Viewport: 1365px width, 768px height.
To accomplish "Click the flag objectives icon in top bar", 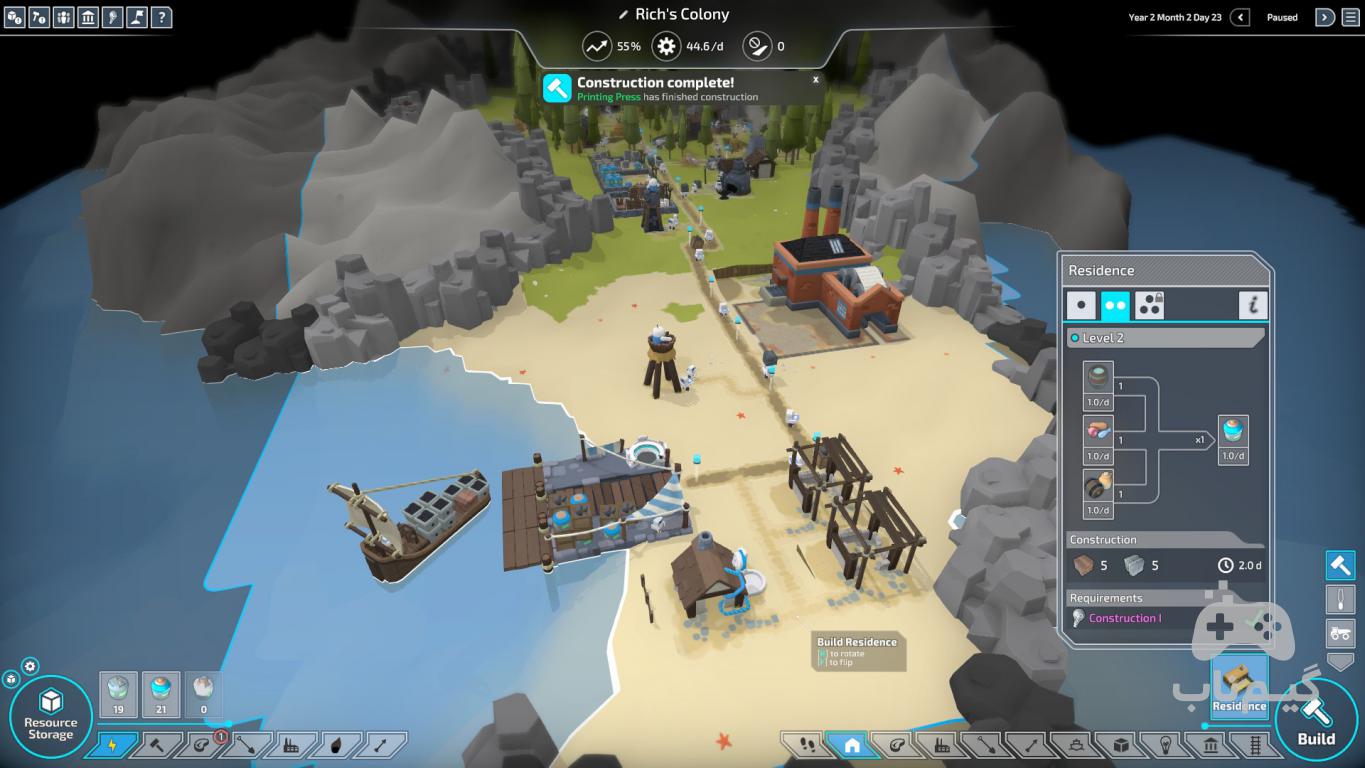I will [x=137, y=17].
